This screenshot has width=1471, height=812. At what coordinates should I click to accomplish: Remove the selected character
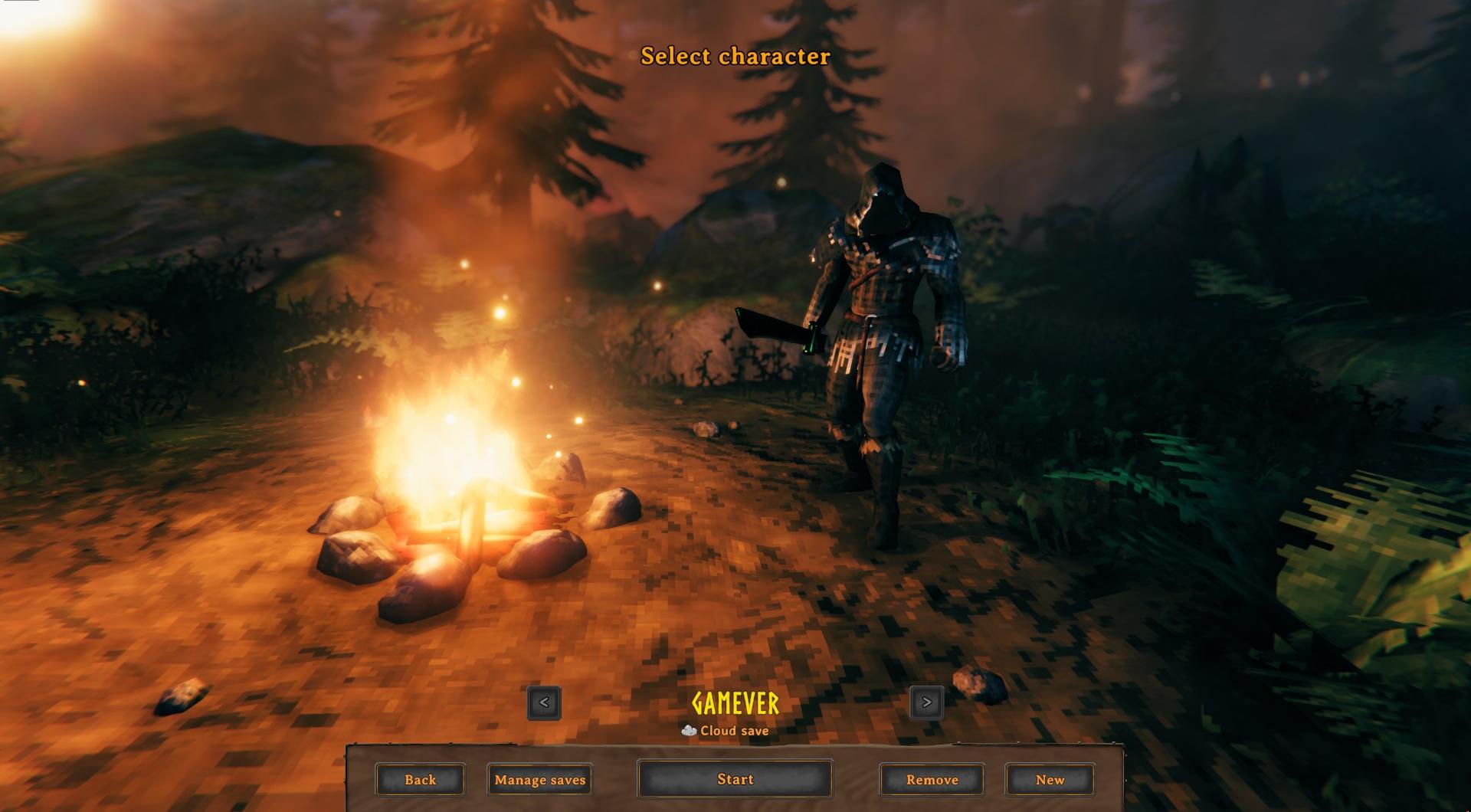(931, 780)
